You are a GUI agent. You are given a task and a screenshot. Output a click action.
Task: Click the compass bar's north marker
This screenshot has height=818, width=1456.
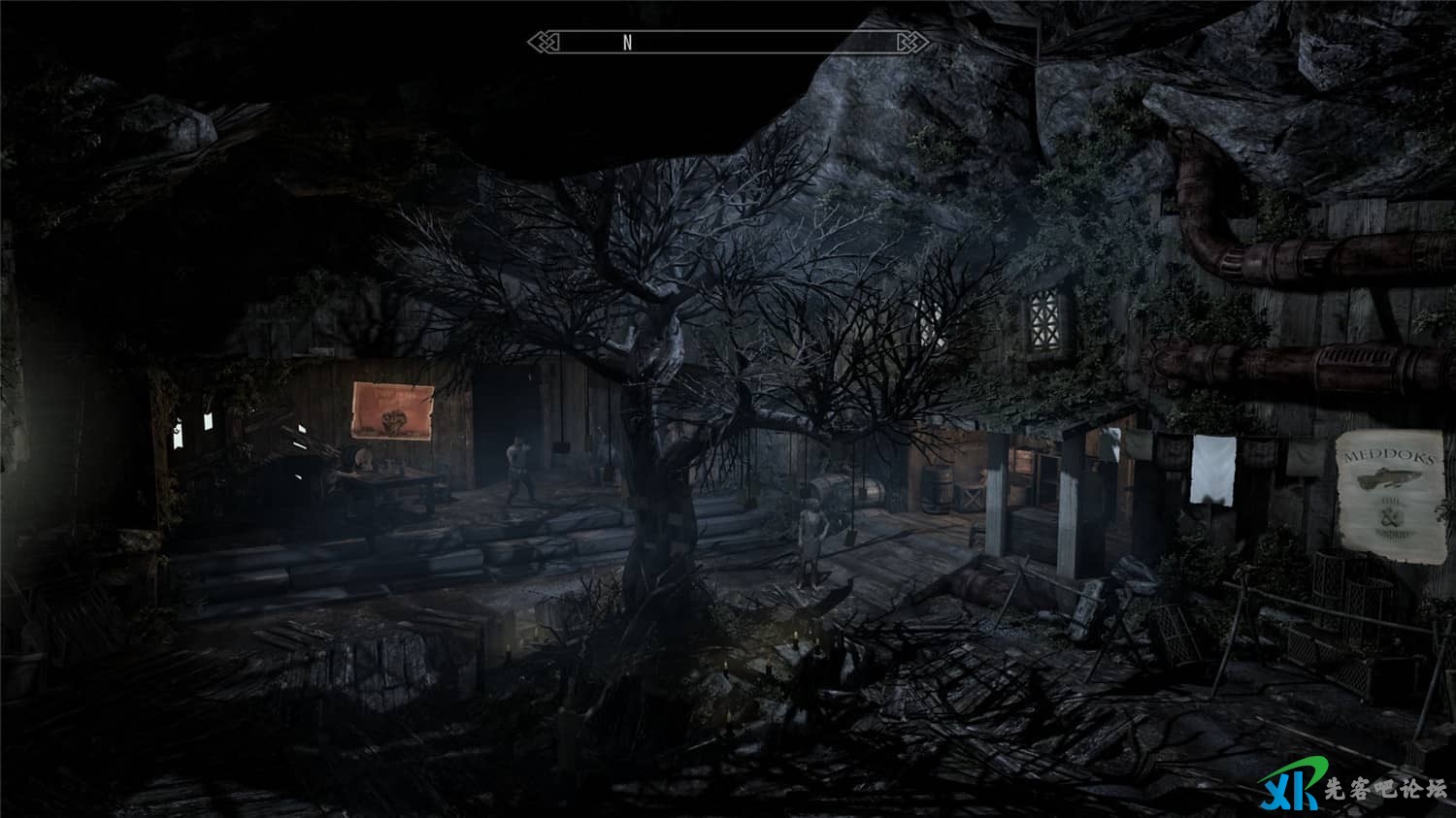(x=628, y=42)
